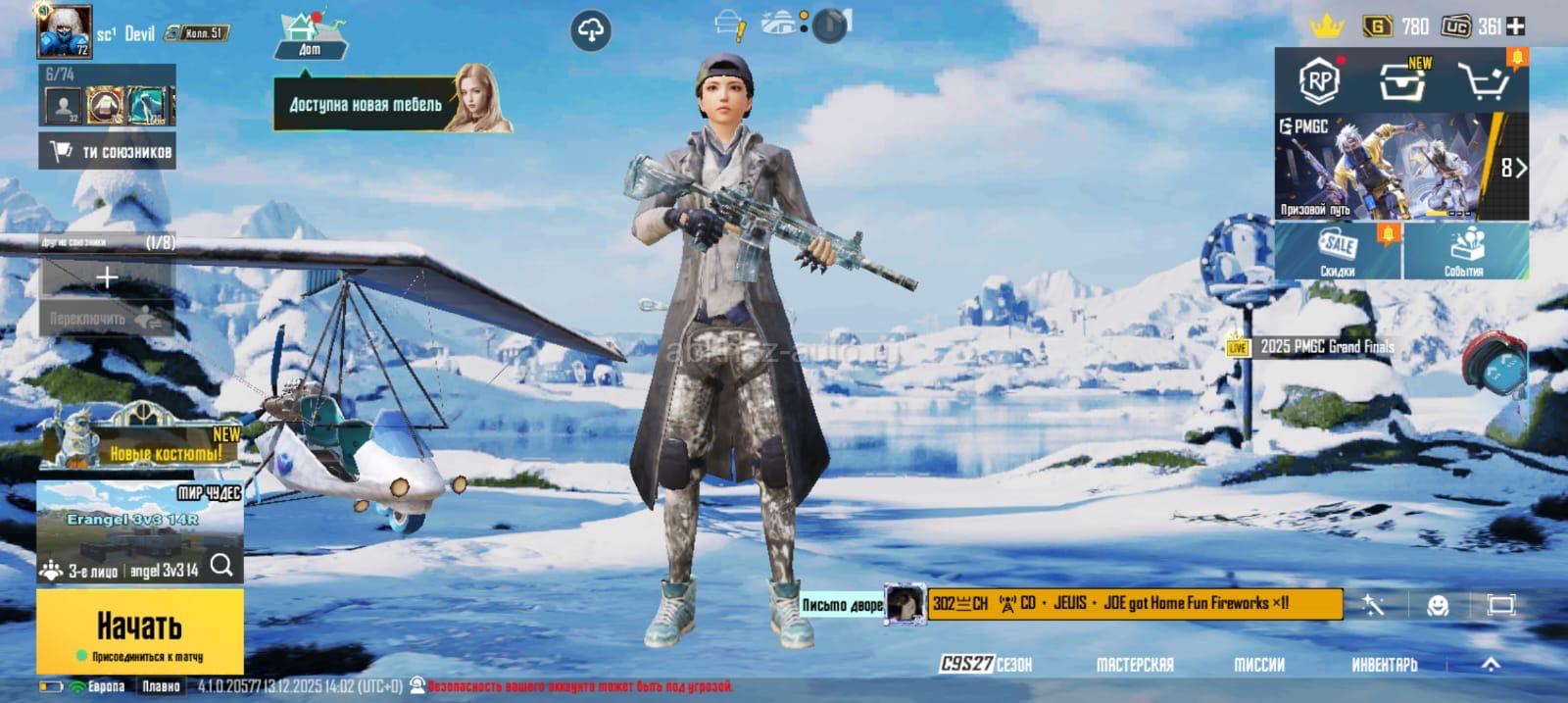Open the Инвентарь inventory

(1384, 664)
